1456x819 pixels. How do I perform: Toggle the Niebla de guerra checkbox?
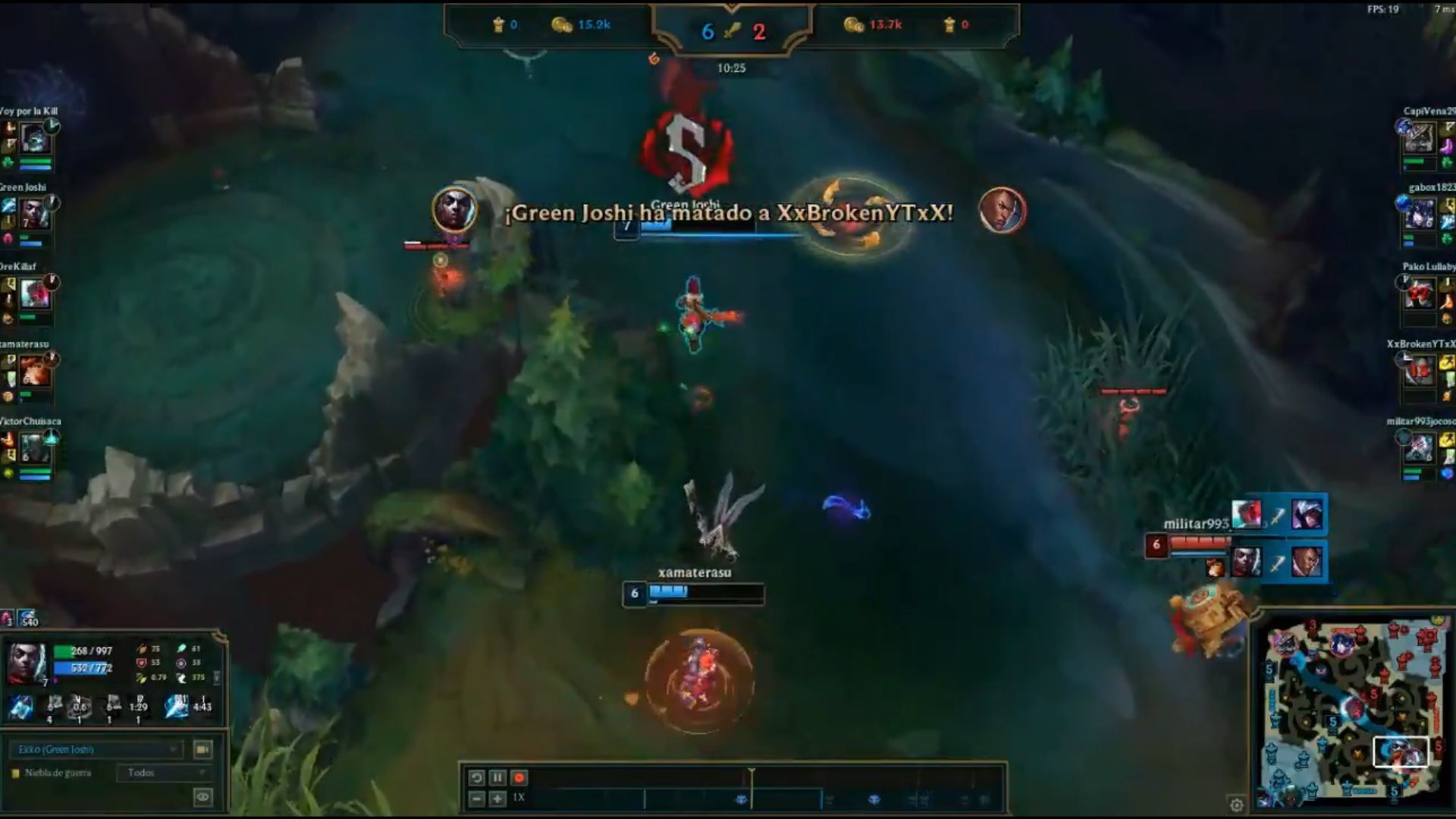pos(15,773)
